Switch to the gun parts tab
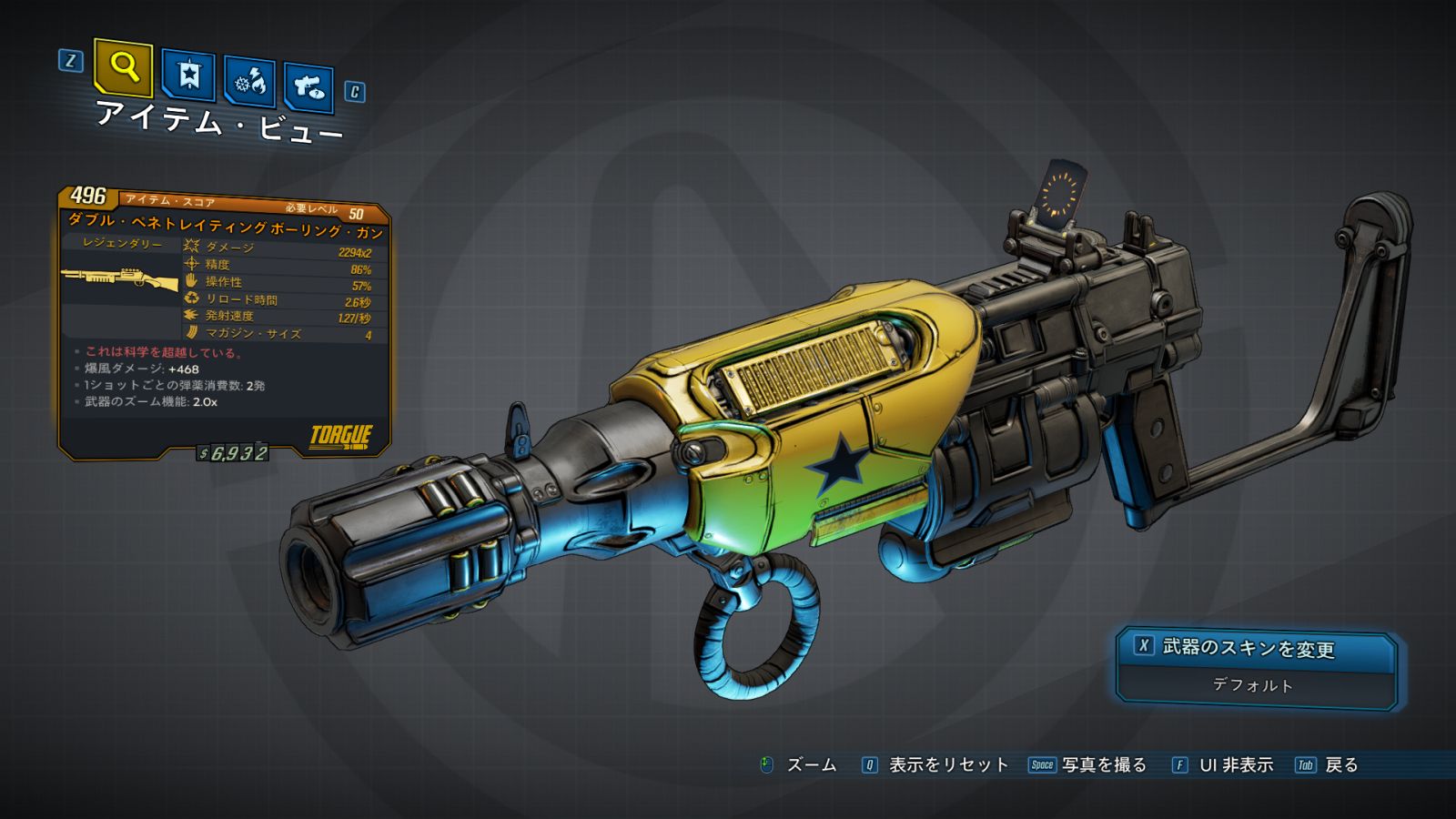 (x=308, y=88)
